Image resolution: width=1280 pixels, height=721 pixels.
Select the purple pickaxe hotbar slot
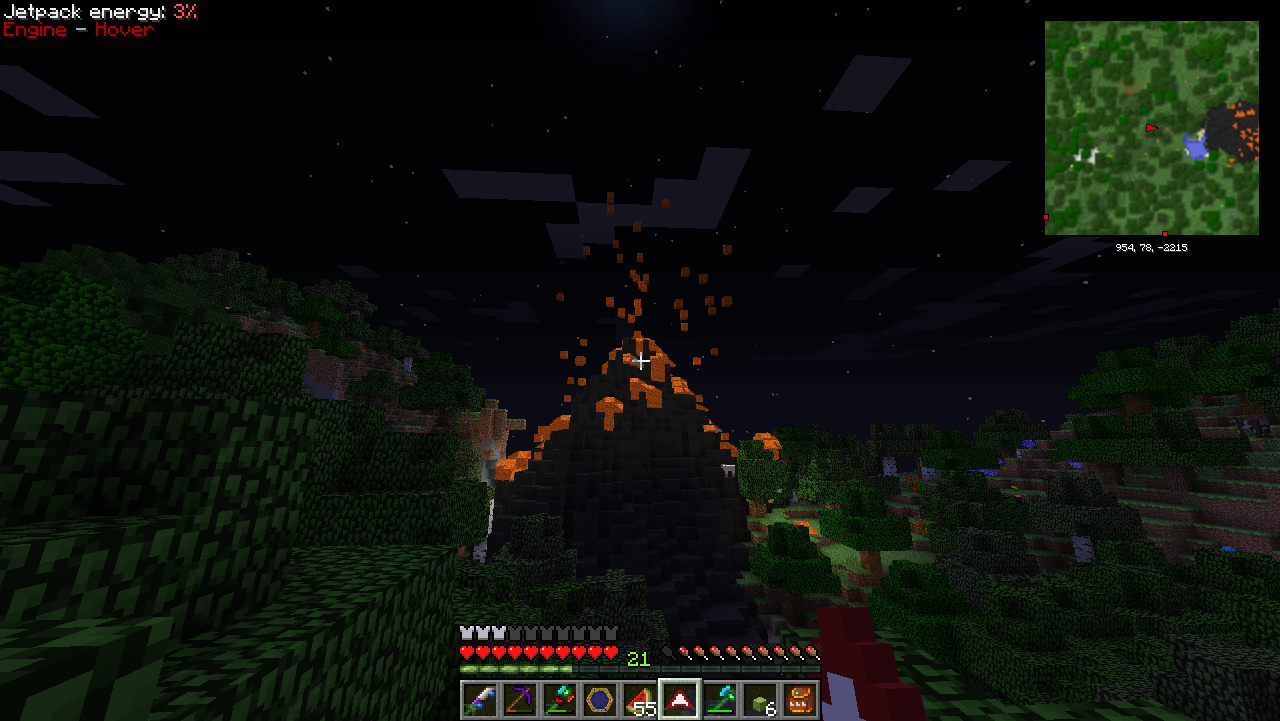520,699
